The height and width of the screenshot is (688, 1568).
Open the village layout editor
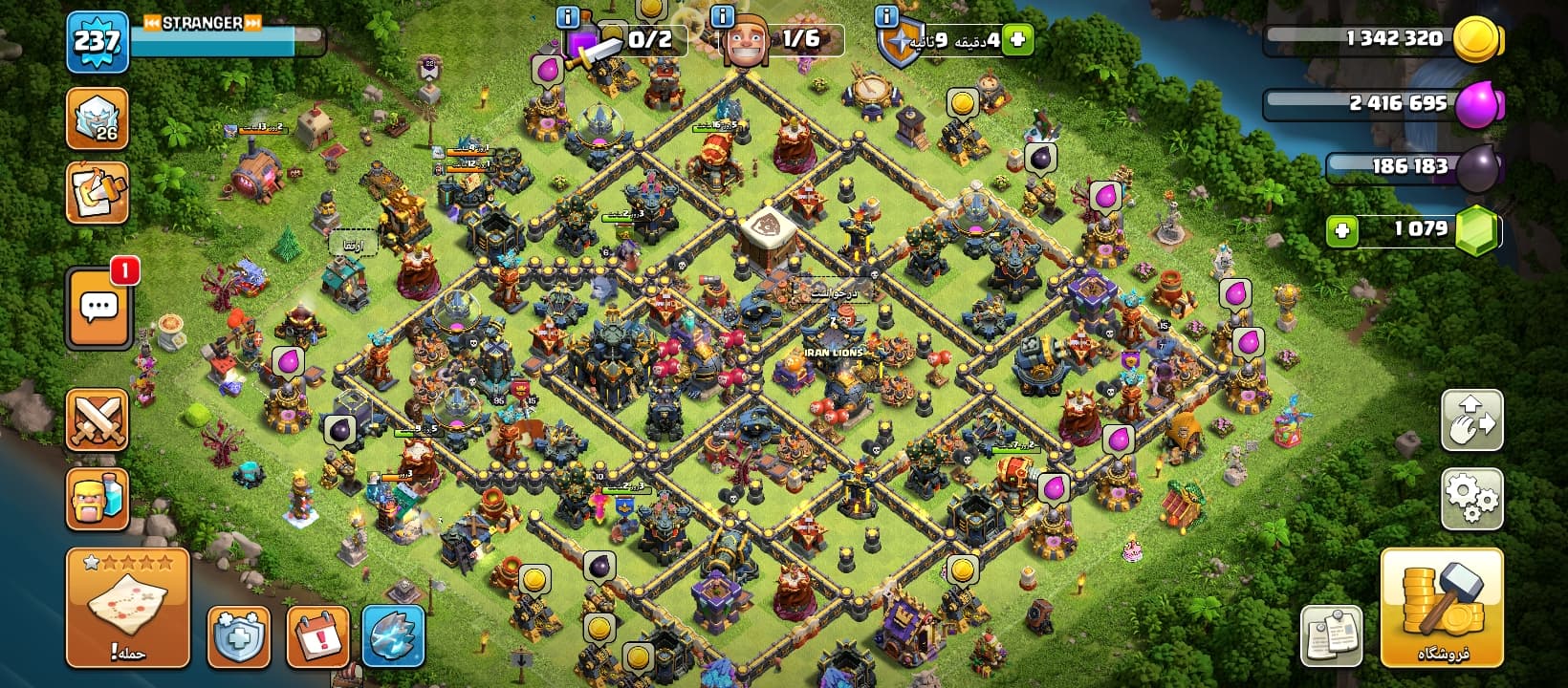tap(1471, 420)
